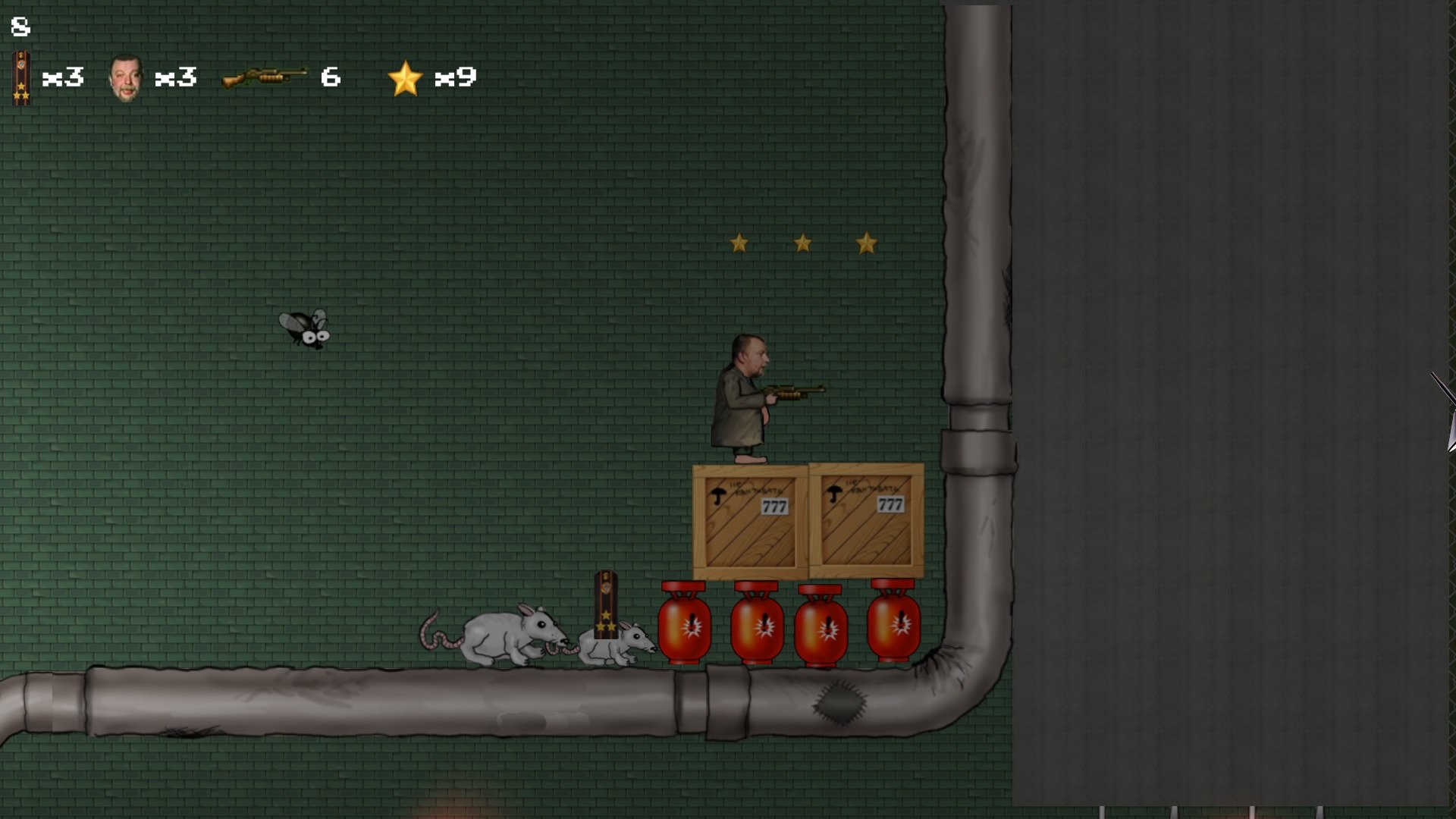Click the gold star x9 counter icon
The image size is (1456, 819).
pyautogui.click(x=406, y=76)
